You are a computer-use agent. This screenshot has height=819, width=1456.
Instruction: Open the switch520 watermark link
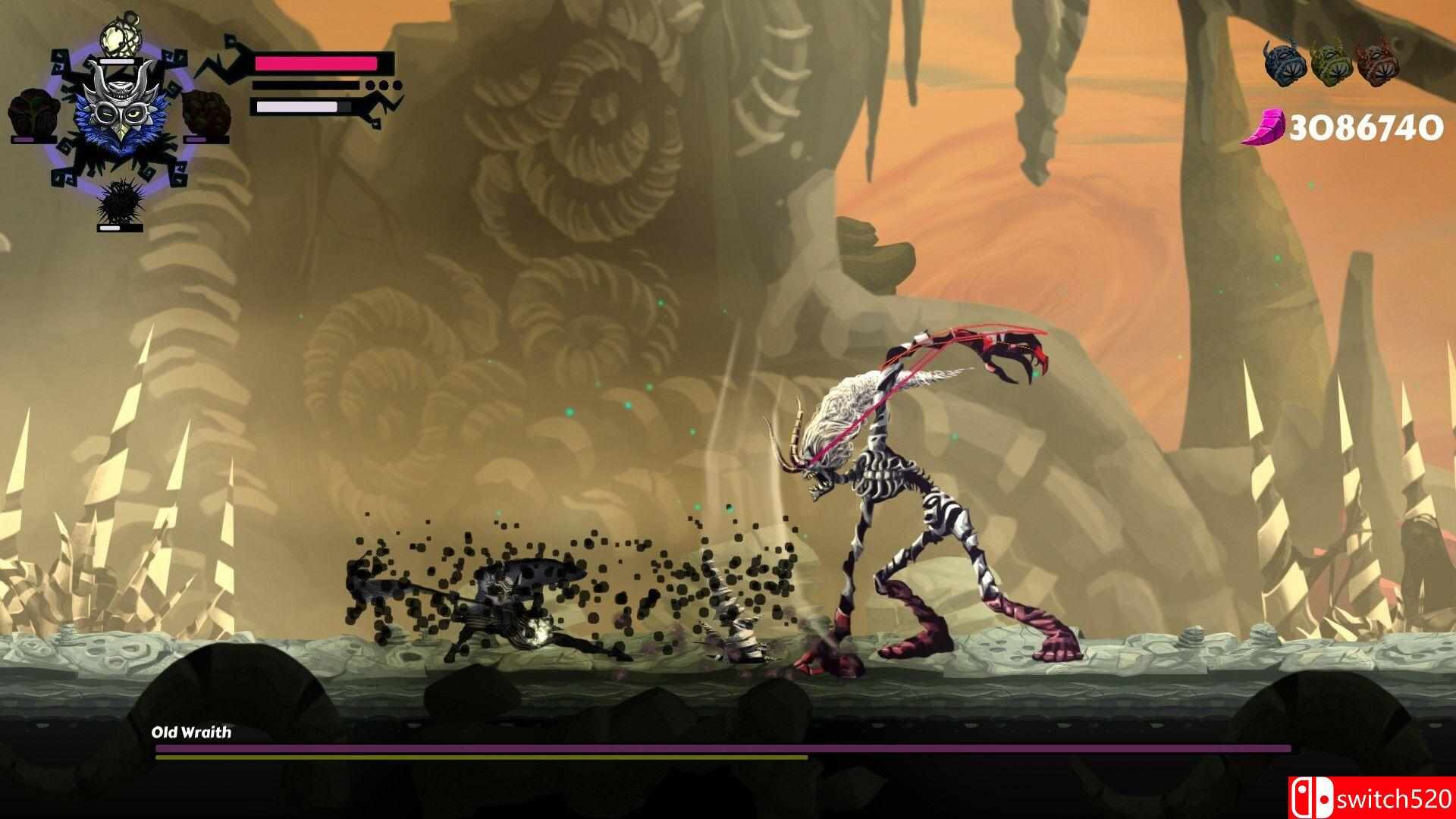coord(1395,798)
